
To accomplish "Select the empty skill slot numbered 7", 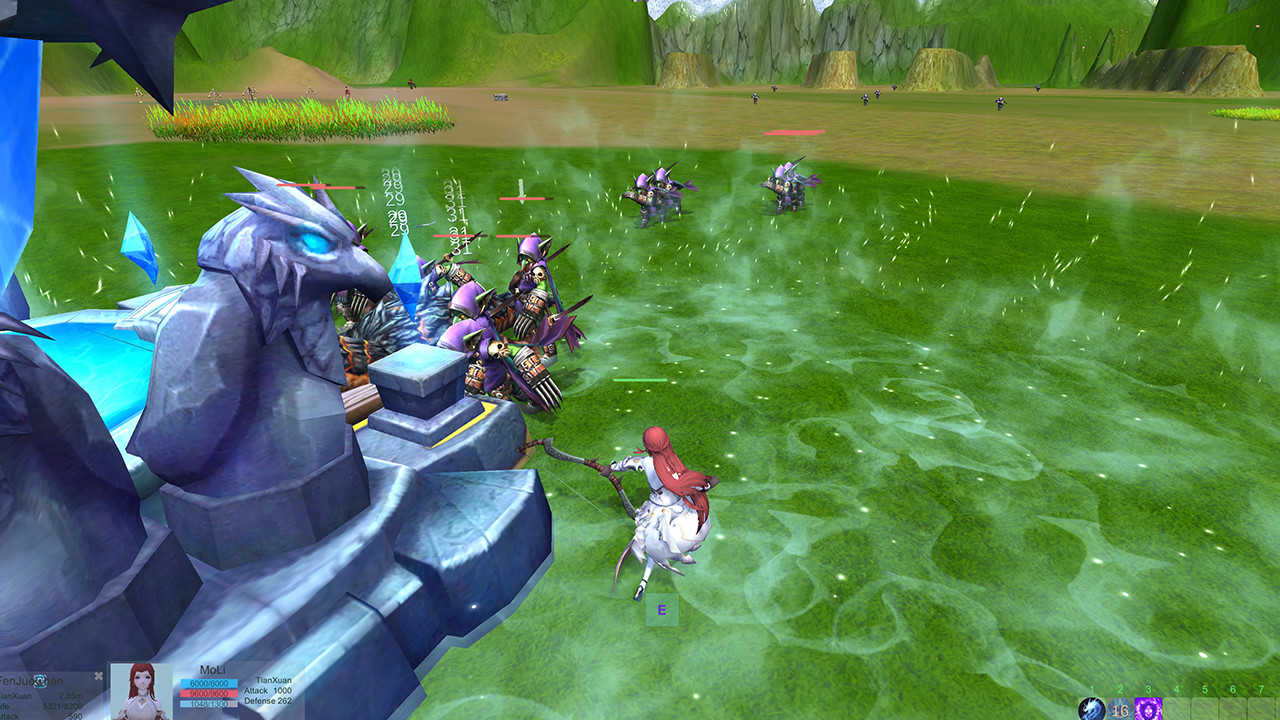I will pos(1262,710).
